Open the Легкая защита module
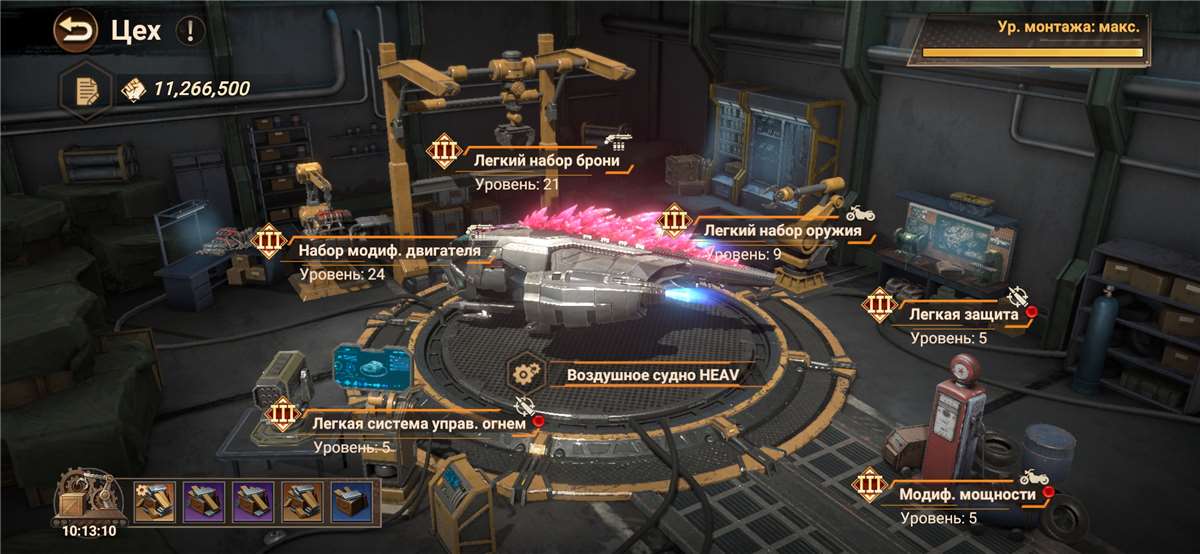 coord(963,314)
